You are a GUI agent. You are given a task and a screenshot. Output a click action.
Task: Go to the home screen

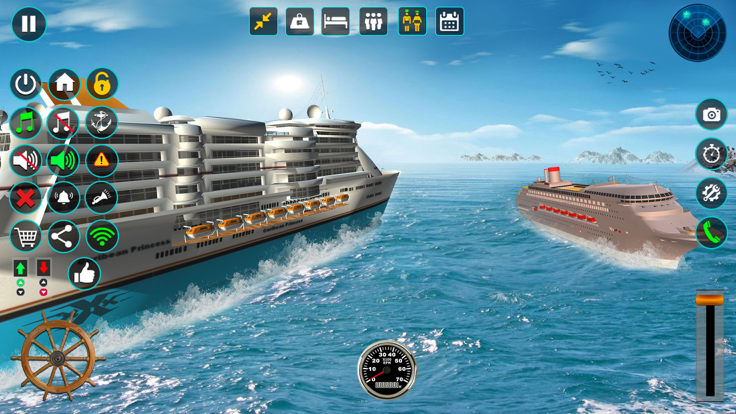point(64,84)
